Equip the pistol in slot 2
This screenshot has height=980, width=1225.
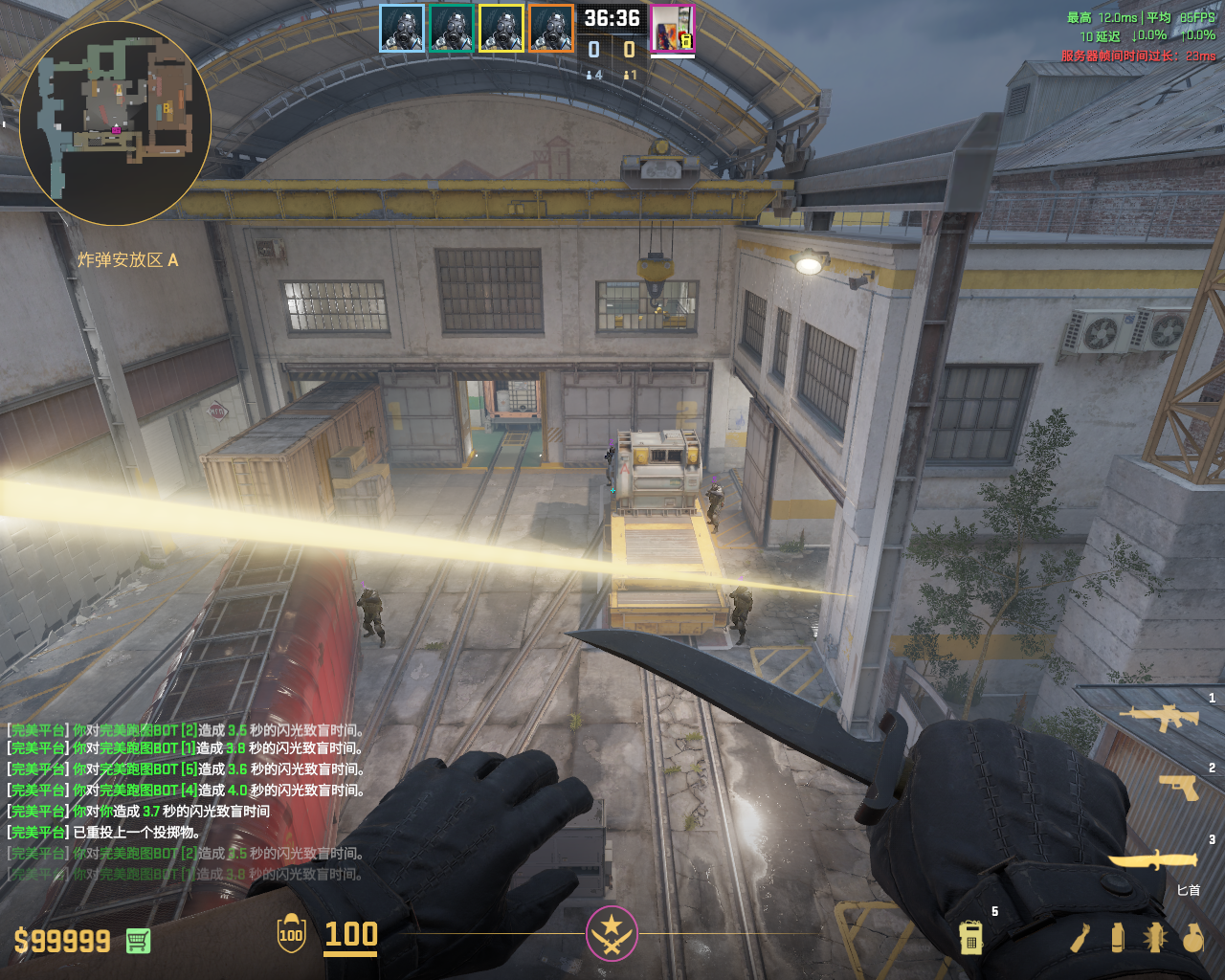click(x=1179, y=787)
